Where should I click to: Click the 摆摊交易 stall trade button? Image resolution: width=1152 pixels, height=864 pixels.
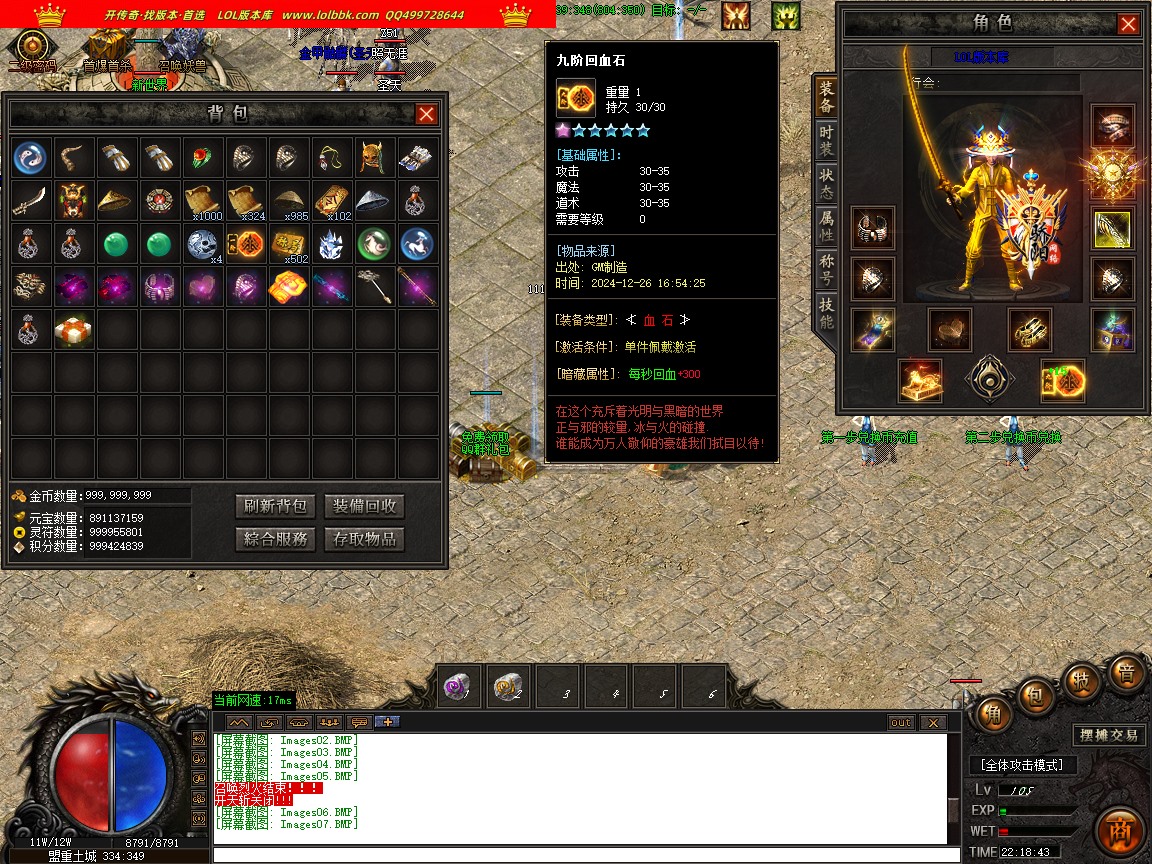coord(1109,735)
